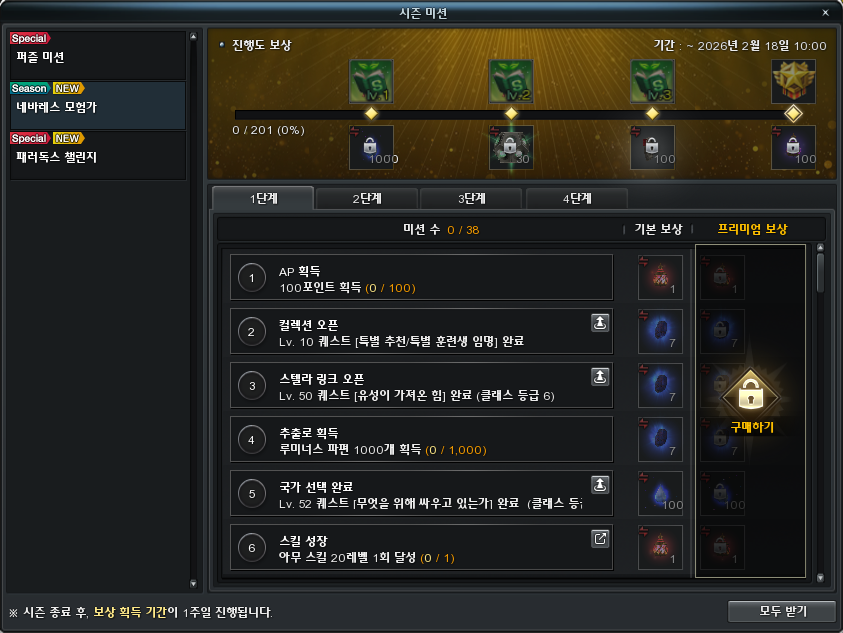Close the 시즌 미션 window

pos(825,13)
